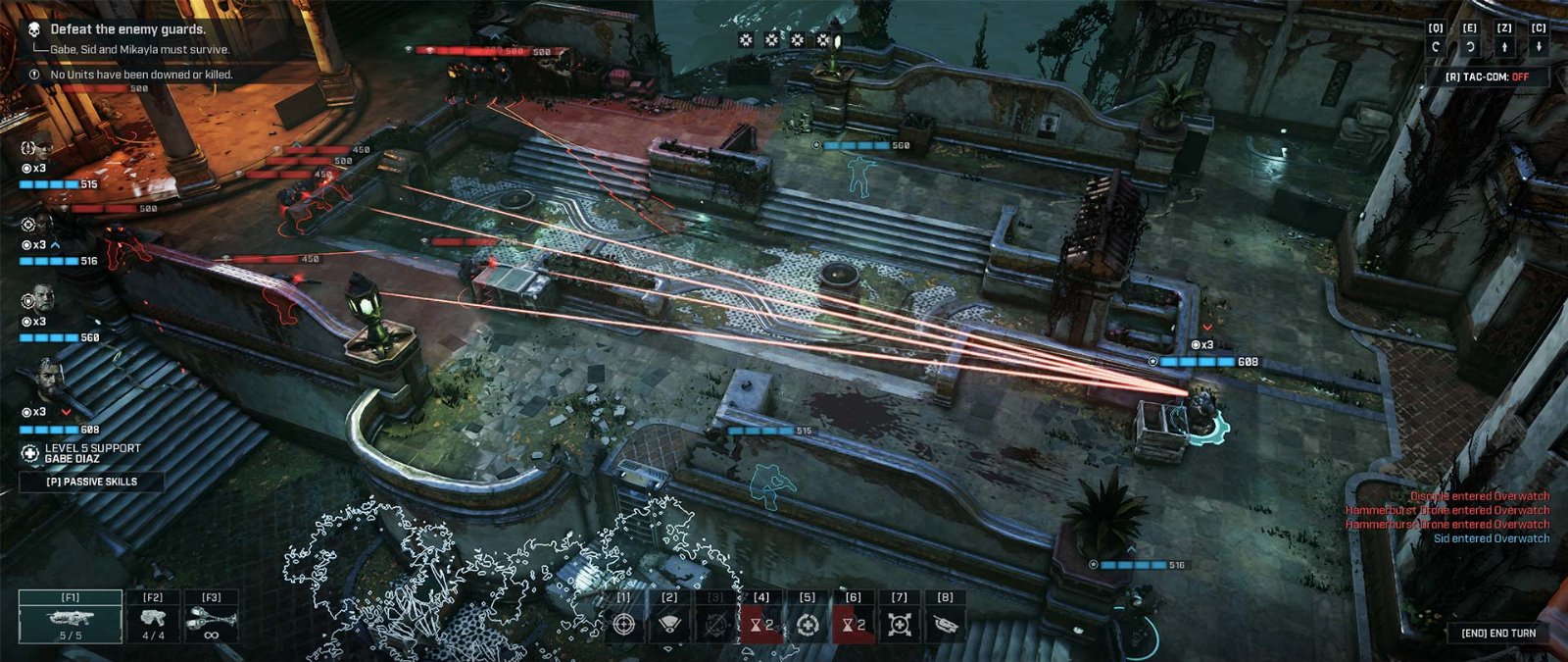Click the second hourglass cooldown ability

point(854,624)
